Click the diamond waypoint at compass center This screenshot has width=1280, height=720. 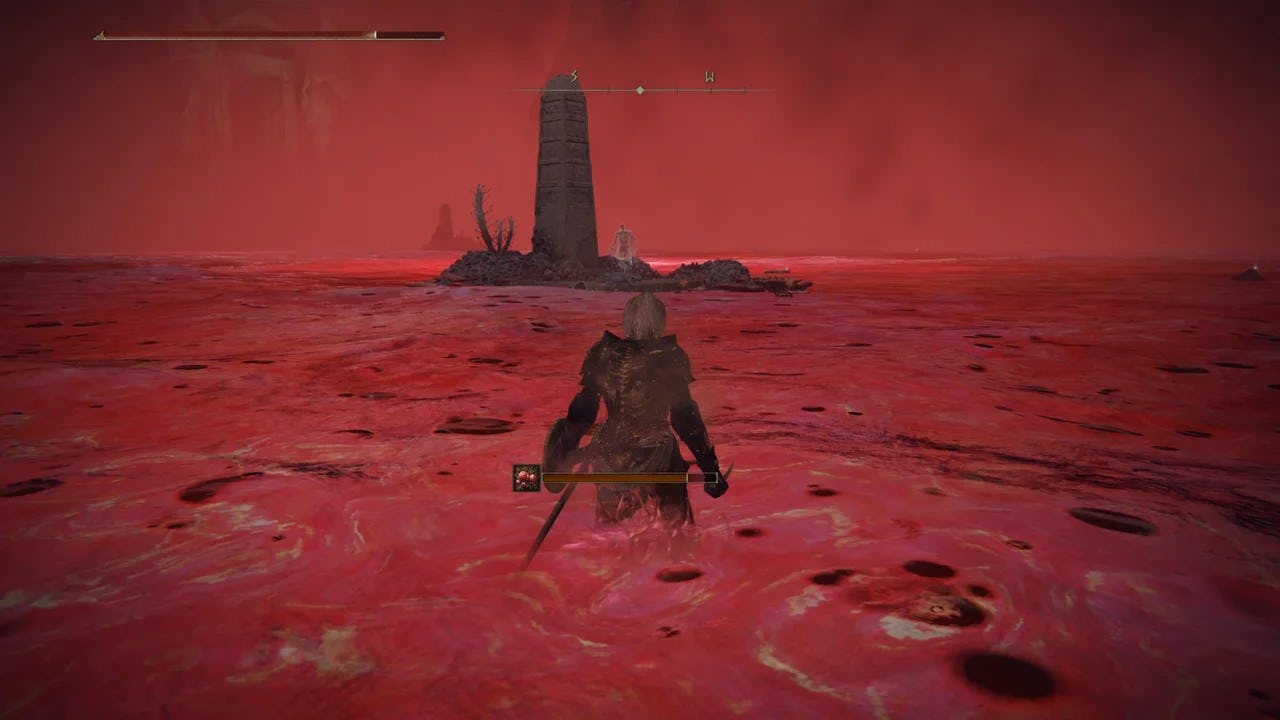tap(640, 90)
